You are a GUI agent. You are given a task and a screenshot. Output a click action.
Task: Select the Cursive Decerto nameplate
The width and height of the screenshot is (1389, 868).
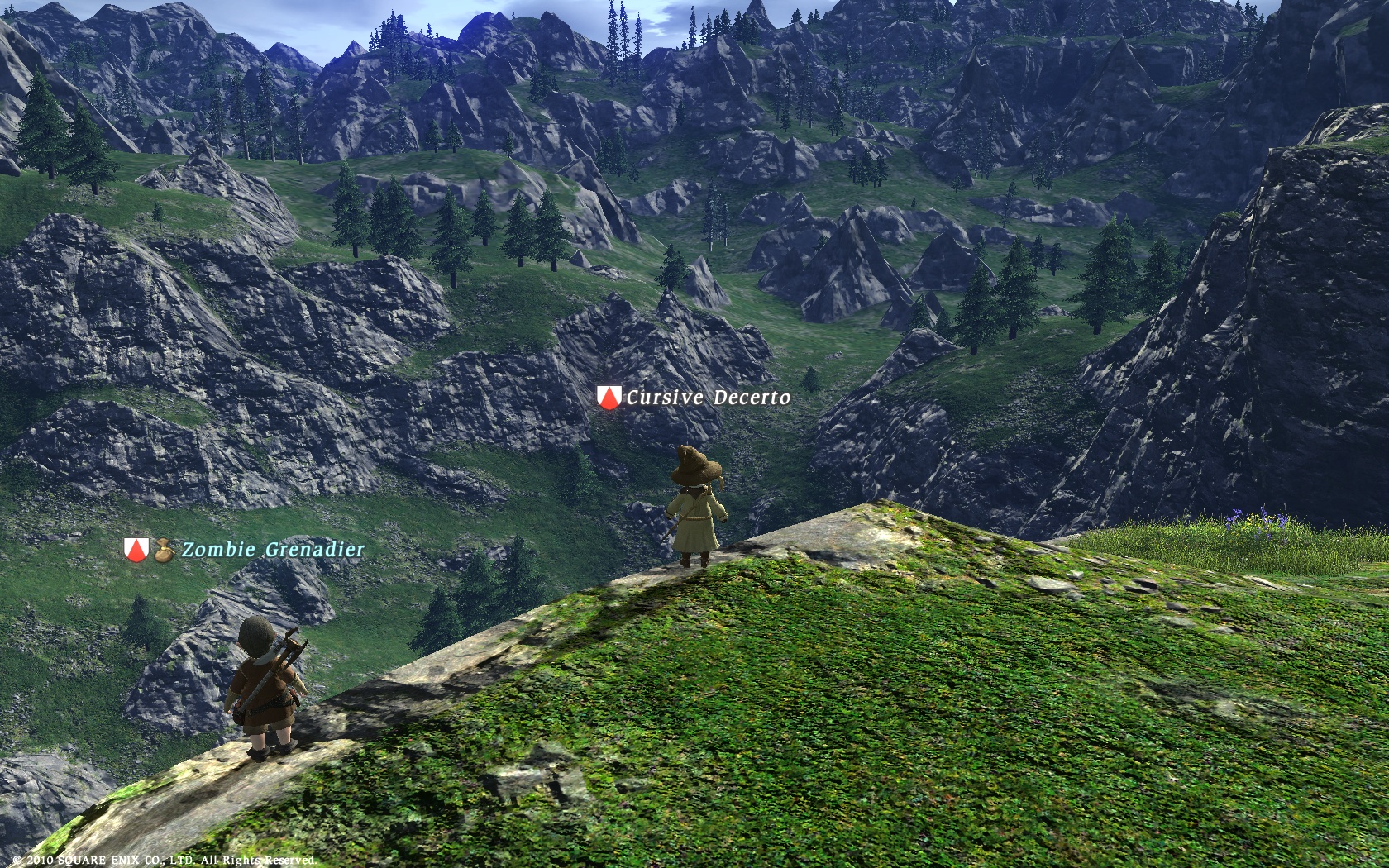click(707, 398)
